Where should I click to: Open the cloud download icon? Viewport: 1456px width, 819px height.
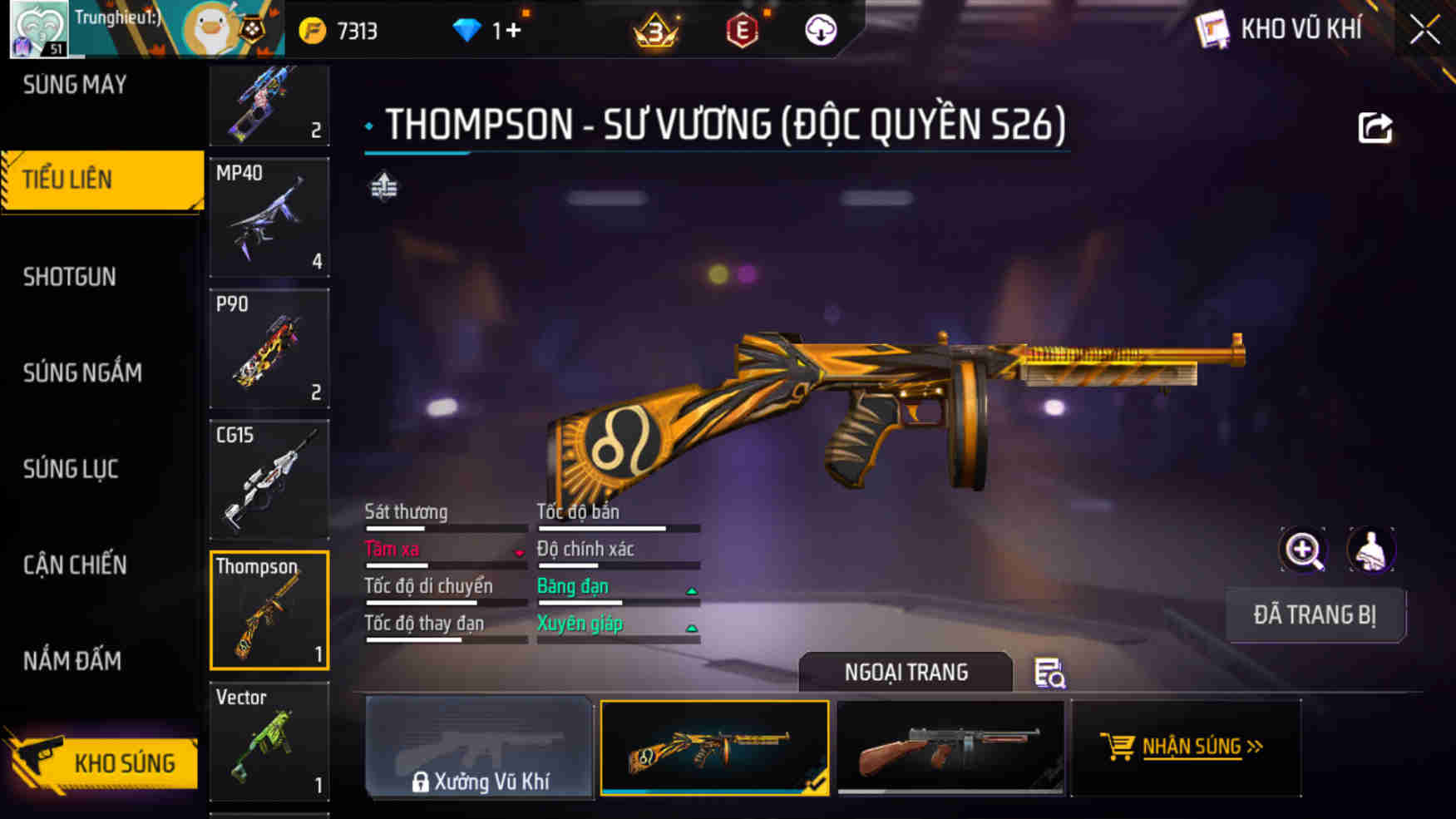point(819,30)
